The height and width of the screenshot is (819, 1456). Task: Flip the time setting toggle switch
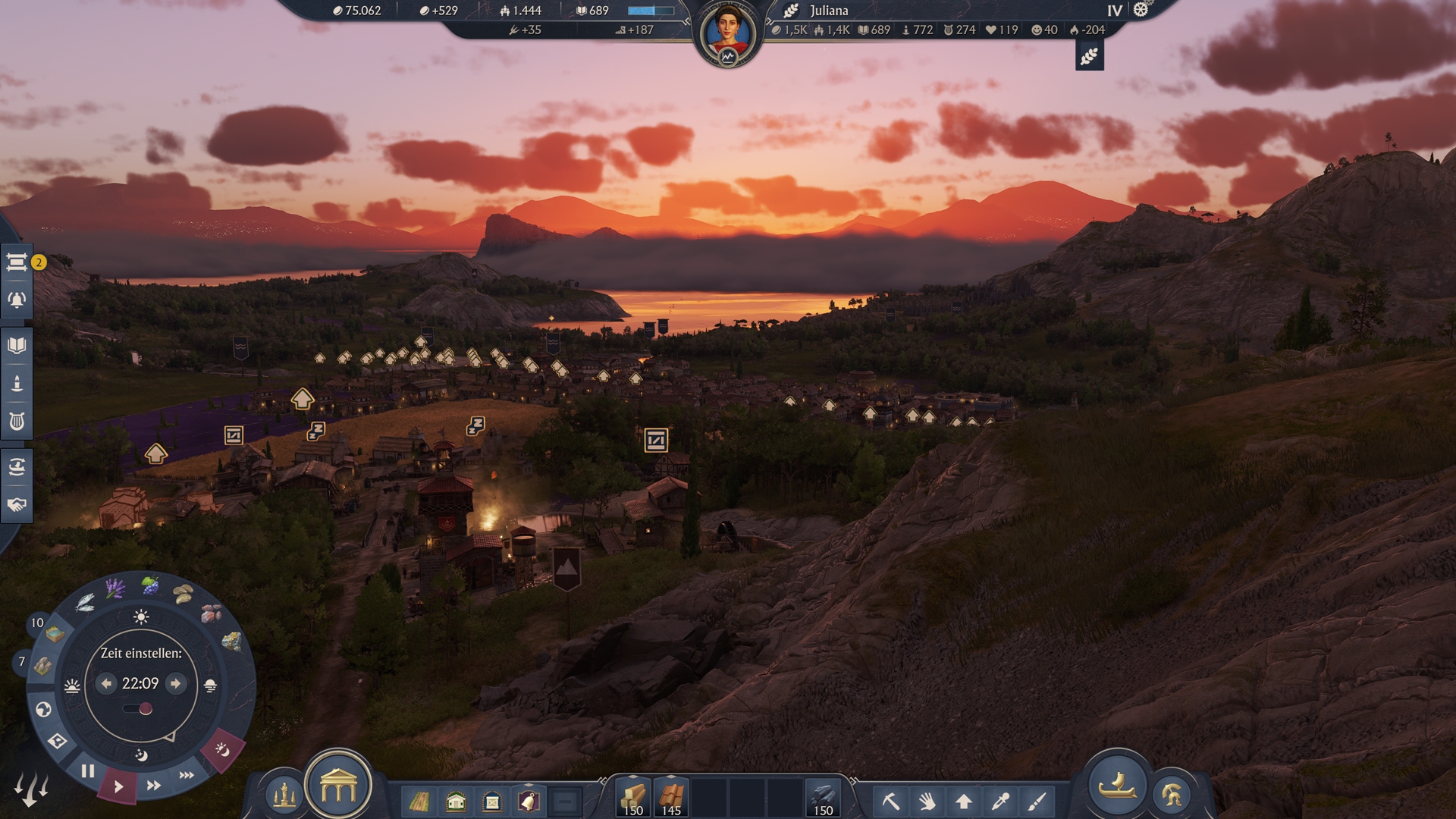coord(139,709)
